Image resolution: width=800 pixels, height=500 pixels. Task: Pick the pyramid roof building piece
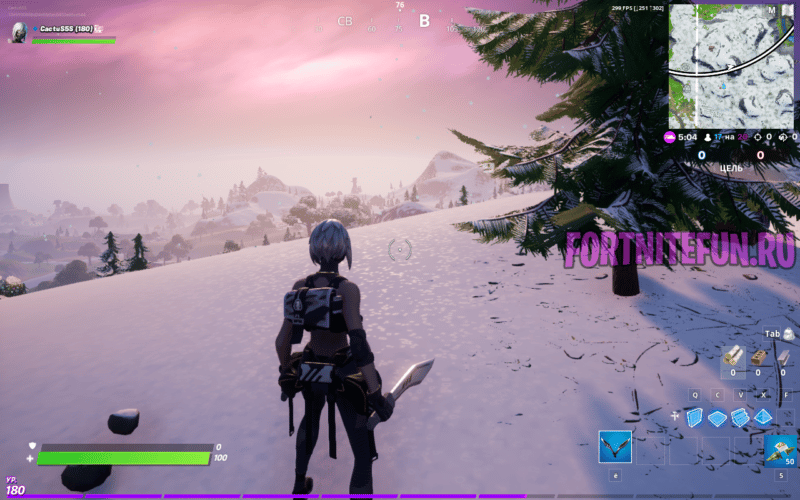point(764,417)
